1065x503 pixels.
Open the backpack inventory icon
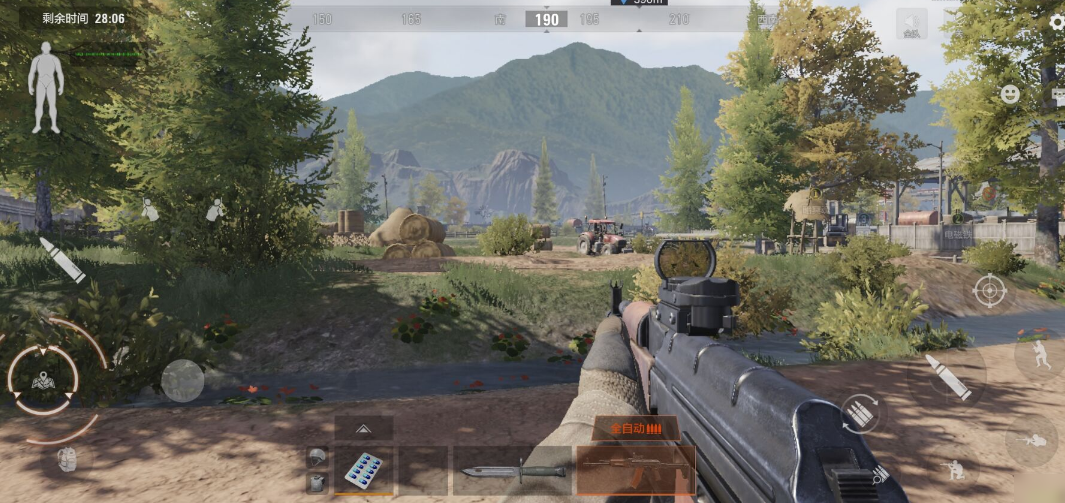pyautogui.click(x=67, y=459)
